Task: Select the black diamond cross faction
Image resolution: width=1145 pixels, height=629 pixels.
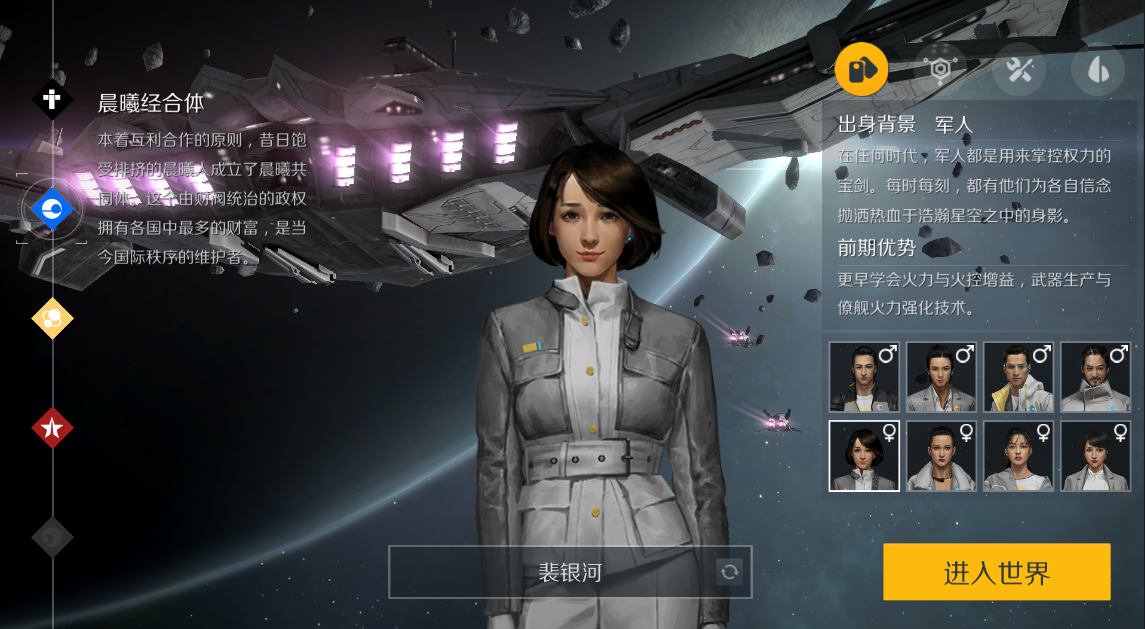Action: [x=52, y=100]
